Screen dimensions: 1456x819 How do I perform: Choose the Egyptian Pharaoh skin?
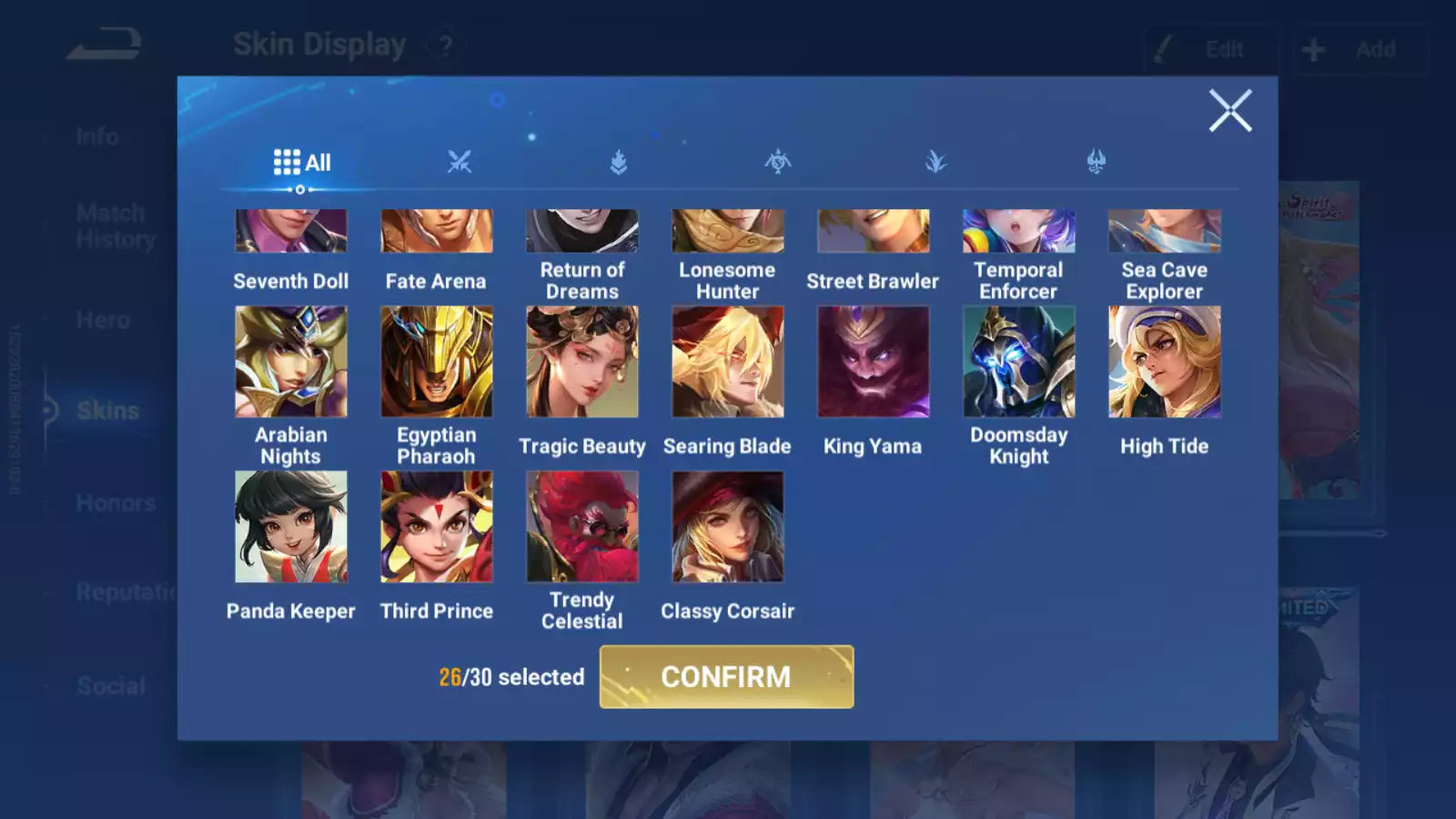(x=437, y=362)
